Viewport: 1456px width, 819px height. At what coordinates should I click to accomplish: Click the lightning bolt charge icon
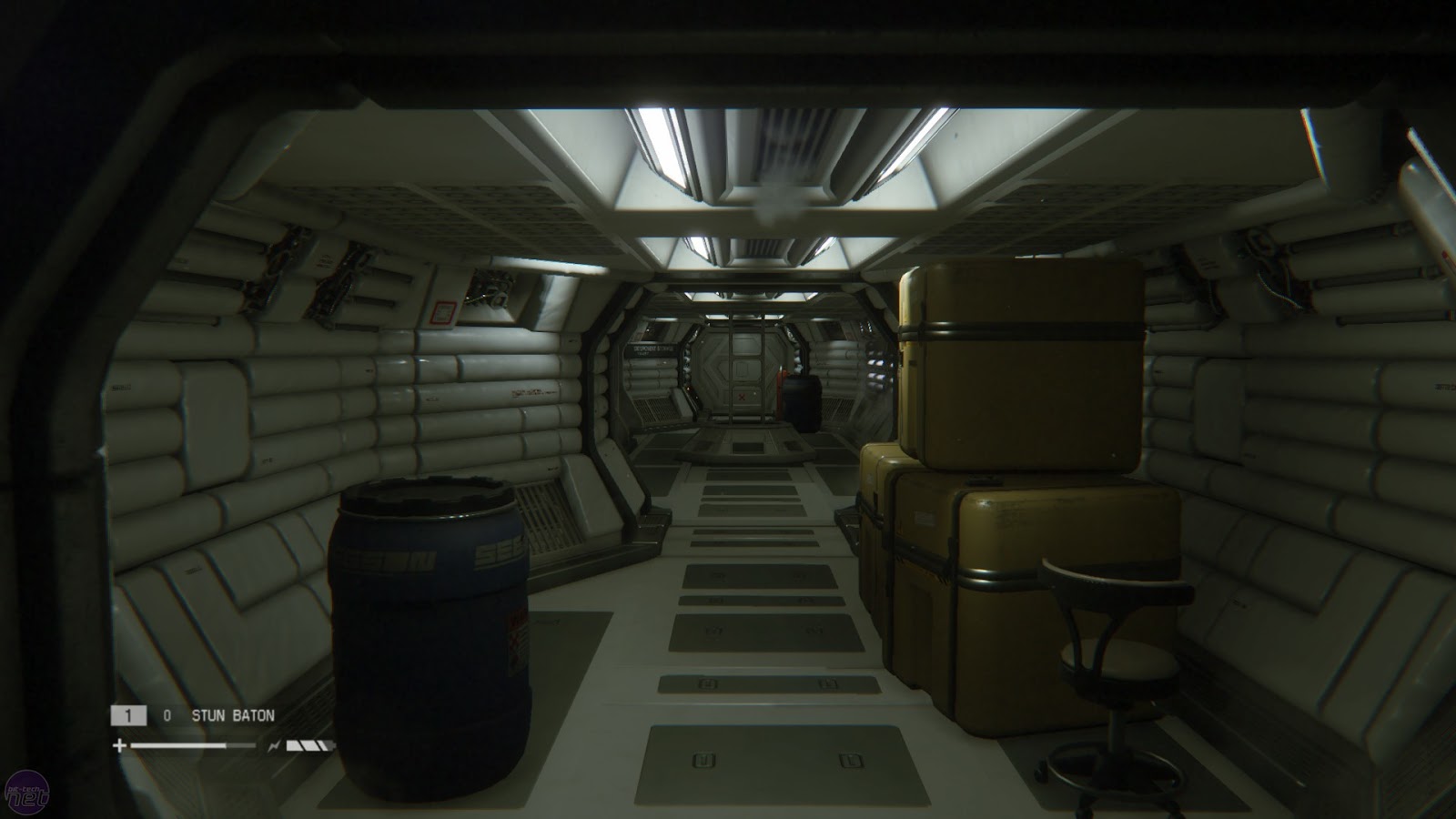tap(274, 744)
